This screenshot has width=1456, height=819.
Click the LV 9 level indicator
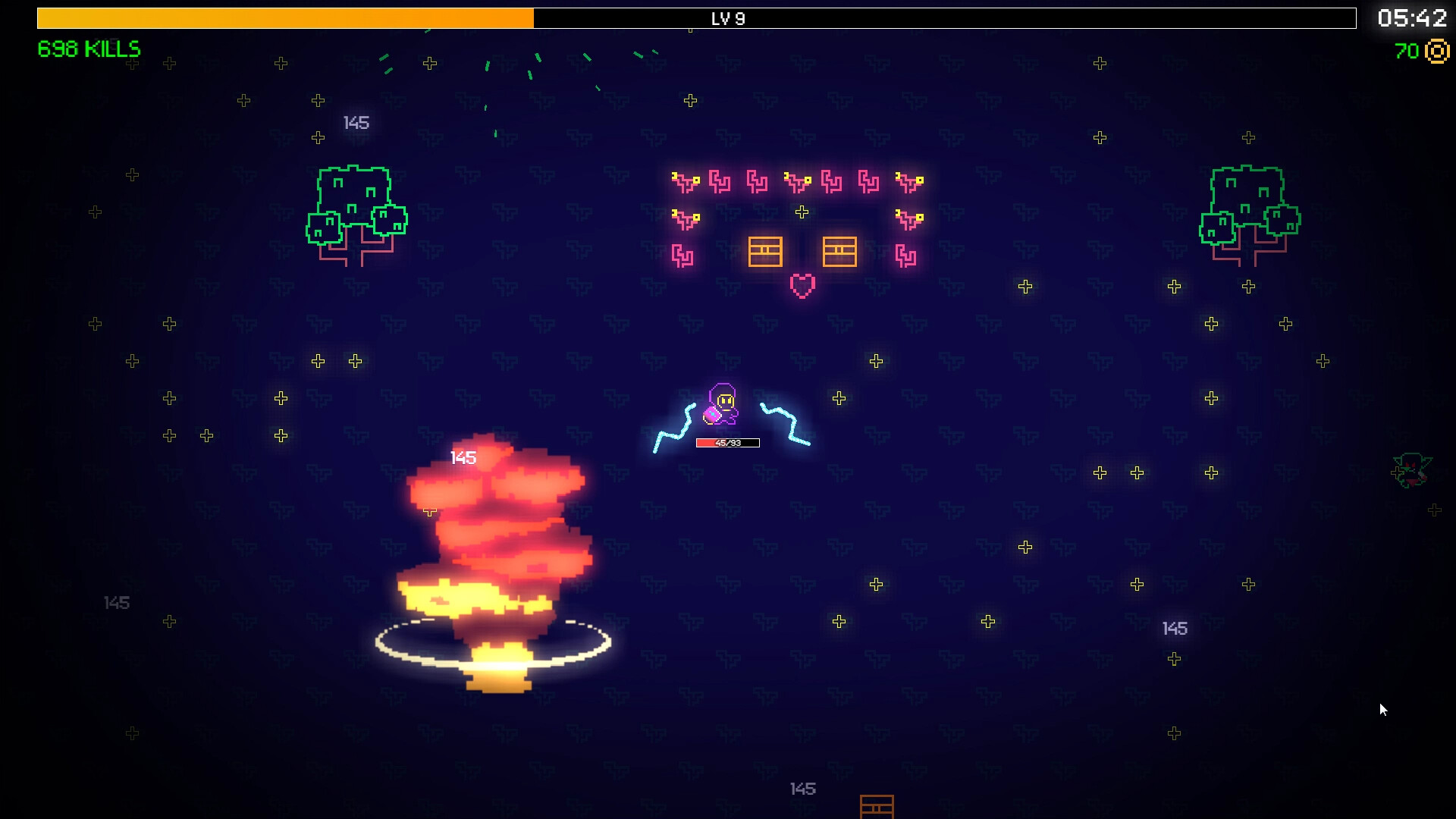728,19
